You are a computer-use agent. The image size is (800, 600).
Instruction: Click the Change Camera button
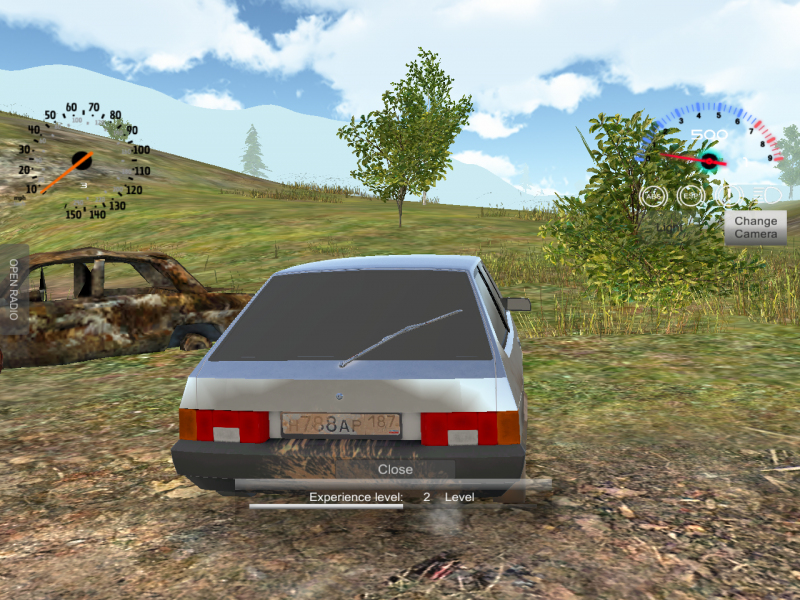(x=755, y=228)
